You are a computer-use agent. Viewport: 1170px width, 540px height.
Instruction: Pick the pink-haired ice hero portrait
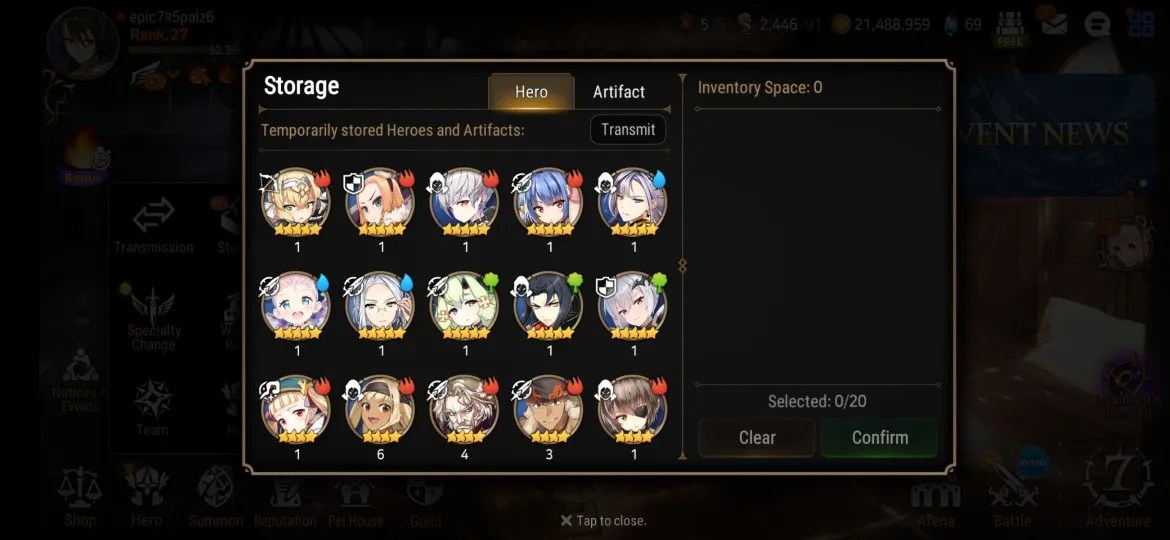click(x=297, y=305)
